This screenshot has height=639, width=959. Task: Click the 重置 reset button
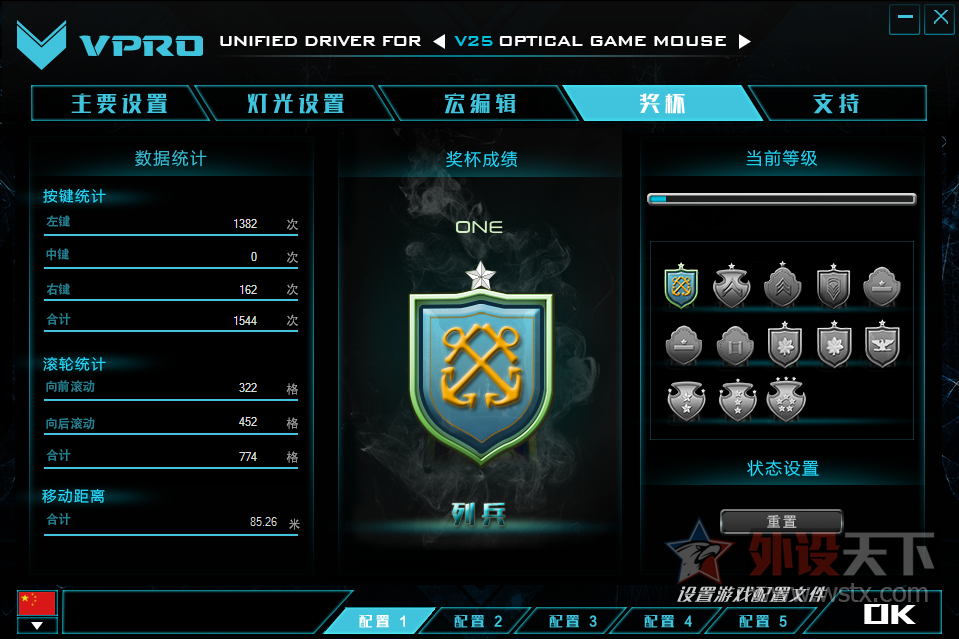(781, 522)
